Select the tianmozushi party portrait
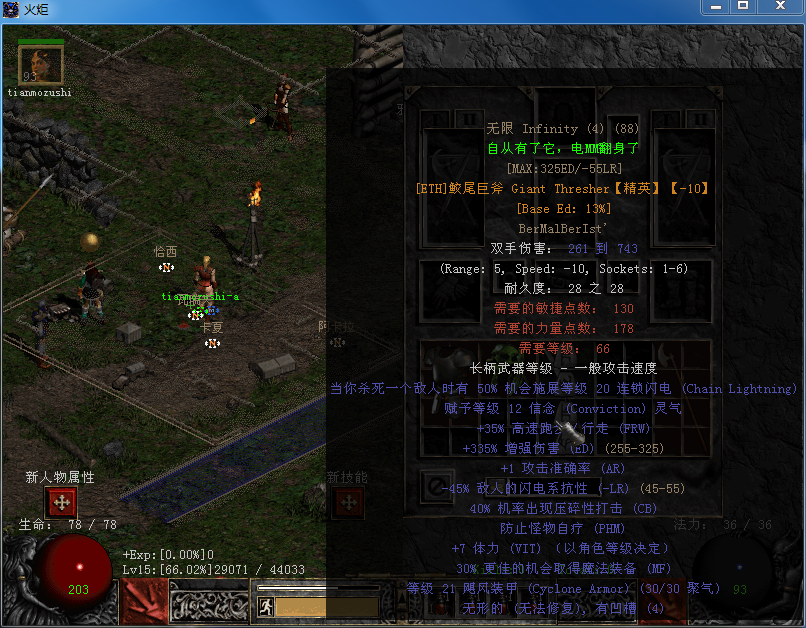 click(x=41, y=66)
